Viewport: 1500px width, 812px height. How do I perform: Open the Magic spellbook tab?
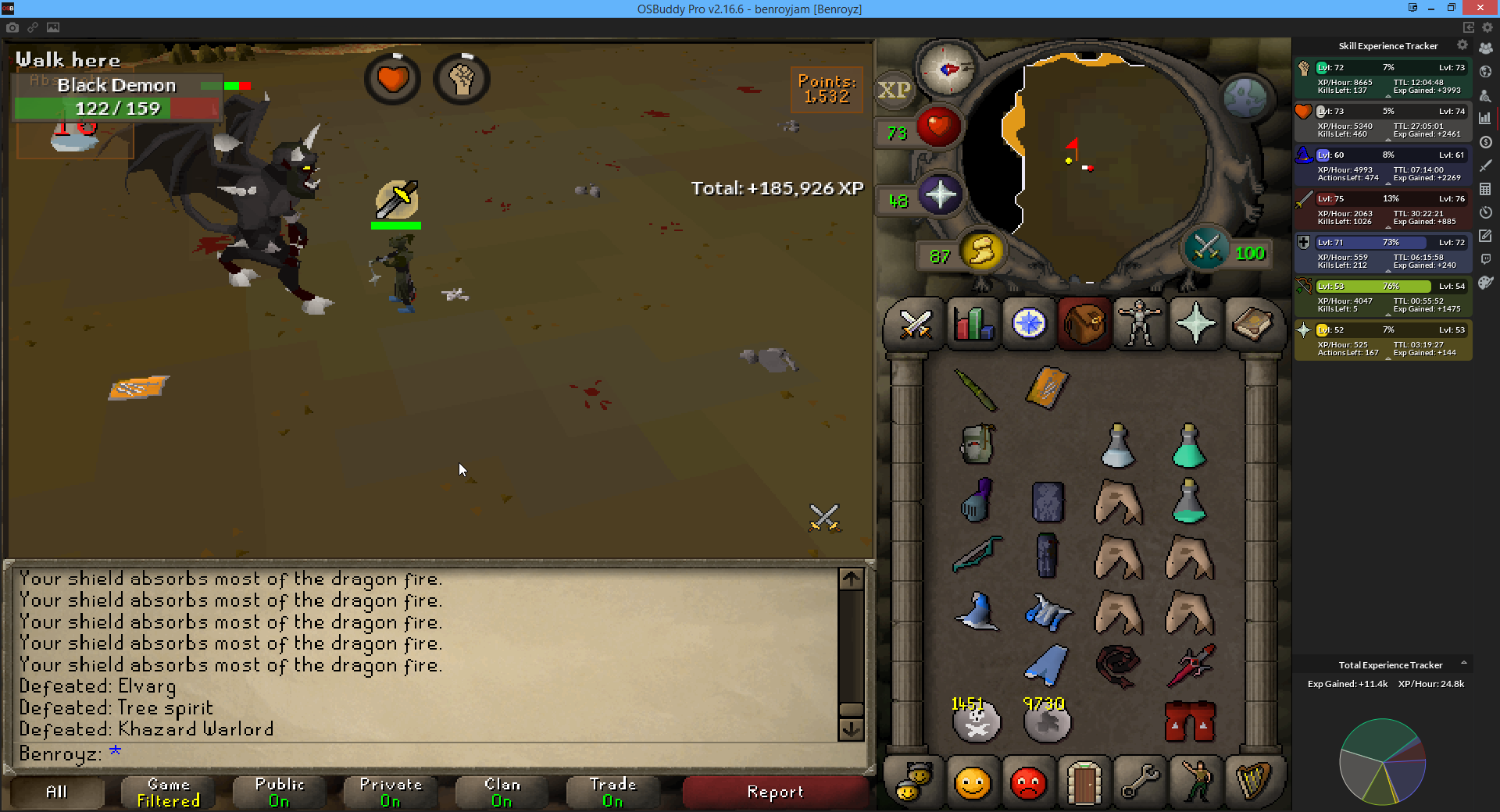pos(1252,323)
